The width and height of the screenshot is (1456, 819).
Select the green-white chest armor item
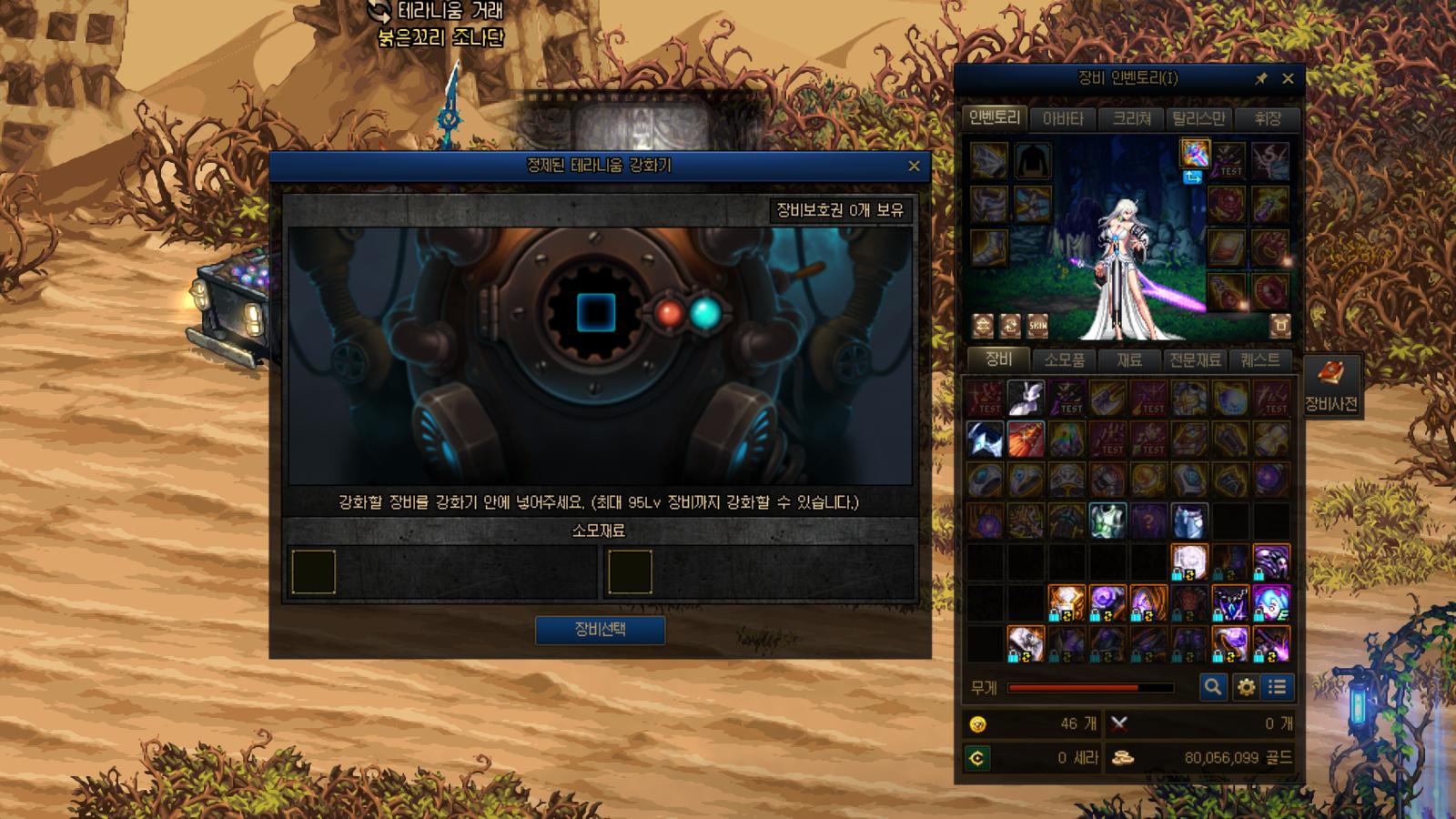point(1107,521)
